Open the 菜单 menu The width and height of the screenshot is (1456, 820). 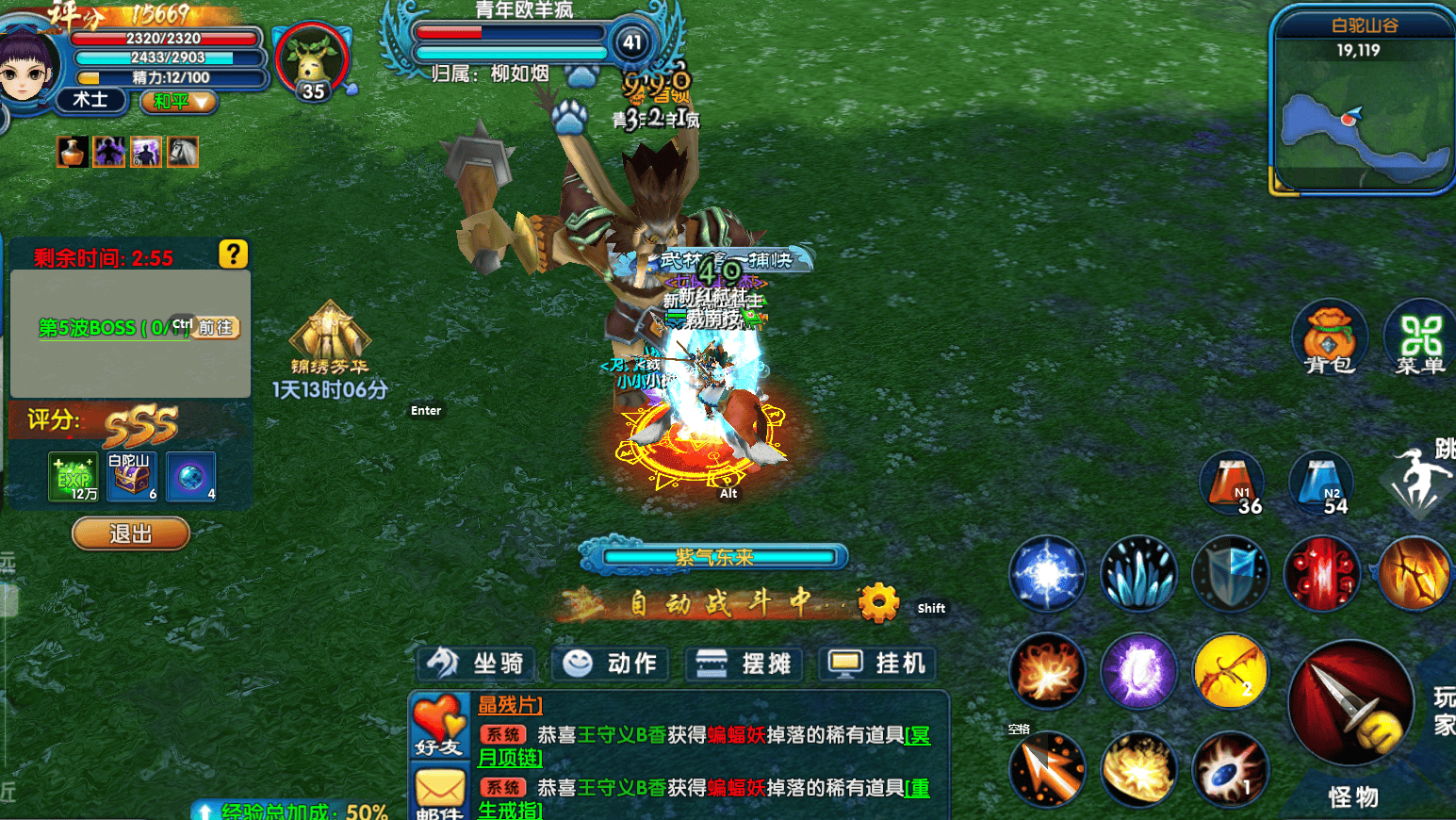pos(1420,339)
